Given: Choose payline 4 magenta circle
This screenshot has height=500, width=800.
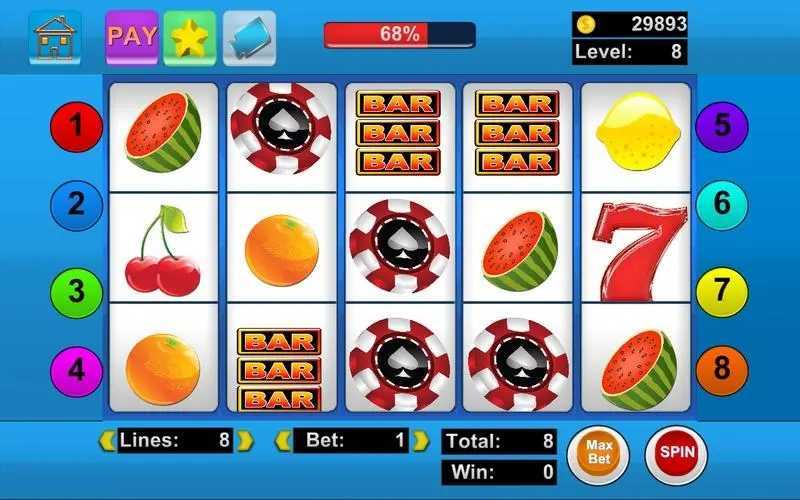Looking at the screenshot, I should point(77,370).
